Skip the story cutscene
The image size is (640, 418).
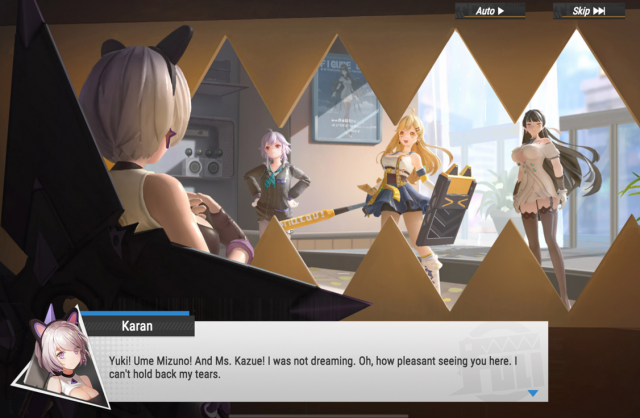589,11
